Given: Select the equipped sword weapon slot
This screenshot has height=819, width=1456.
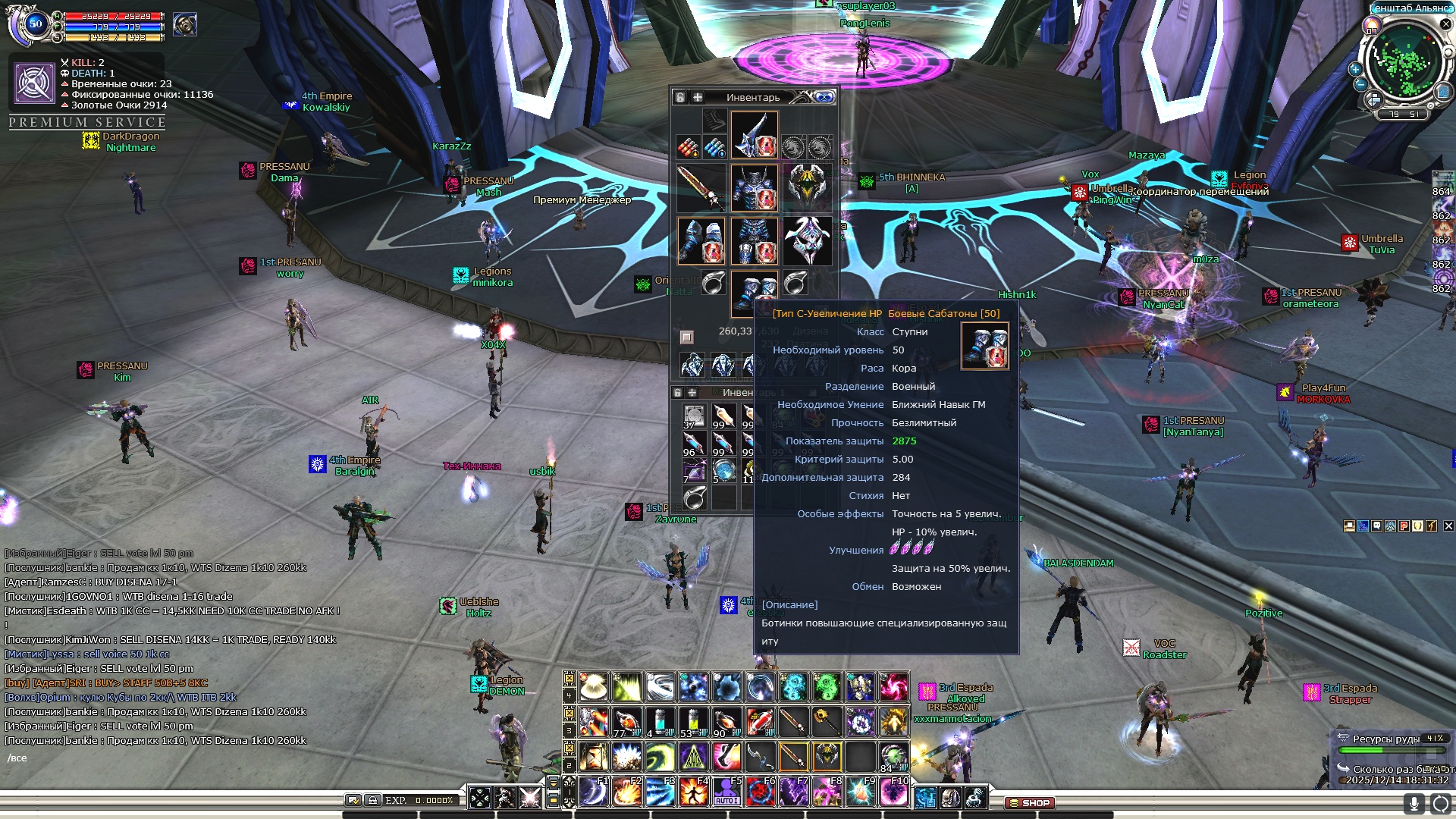Looking at the screenshot, I should point(701,187).
